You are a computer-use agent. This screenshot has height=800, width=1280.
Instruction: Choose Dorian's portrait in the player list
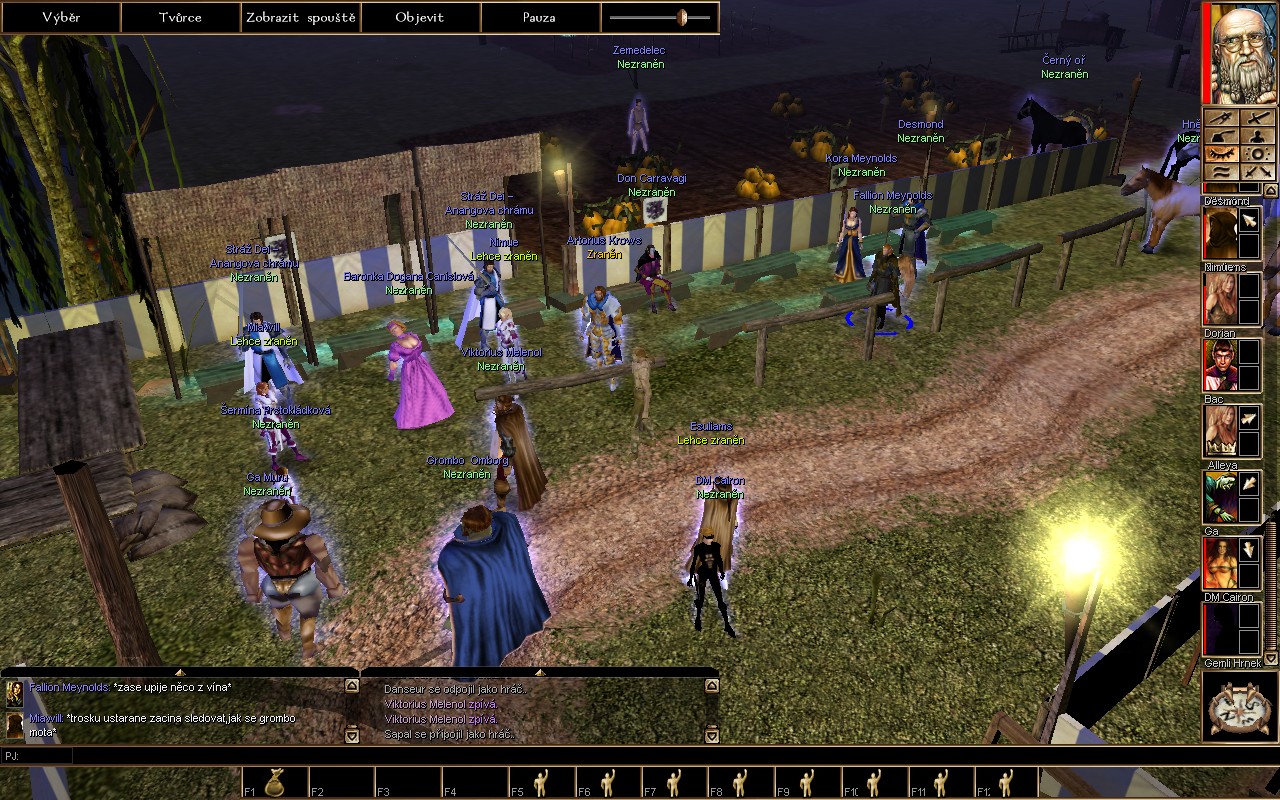coord(1219,365)
